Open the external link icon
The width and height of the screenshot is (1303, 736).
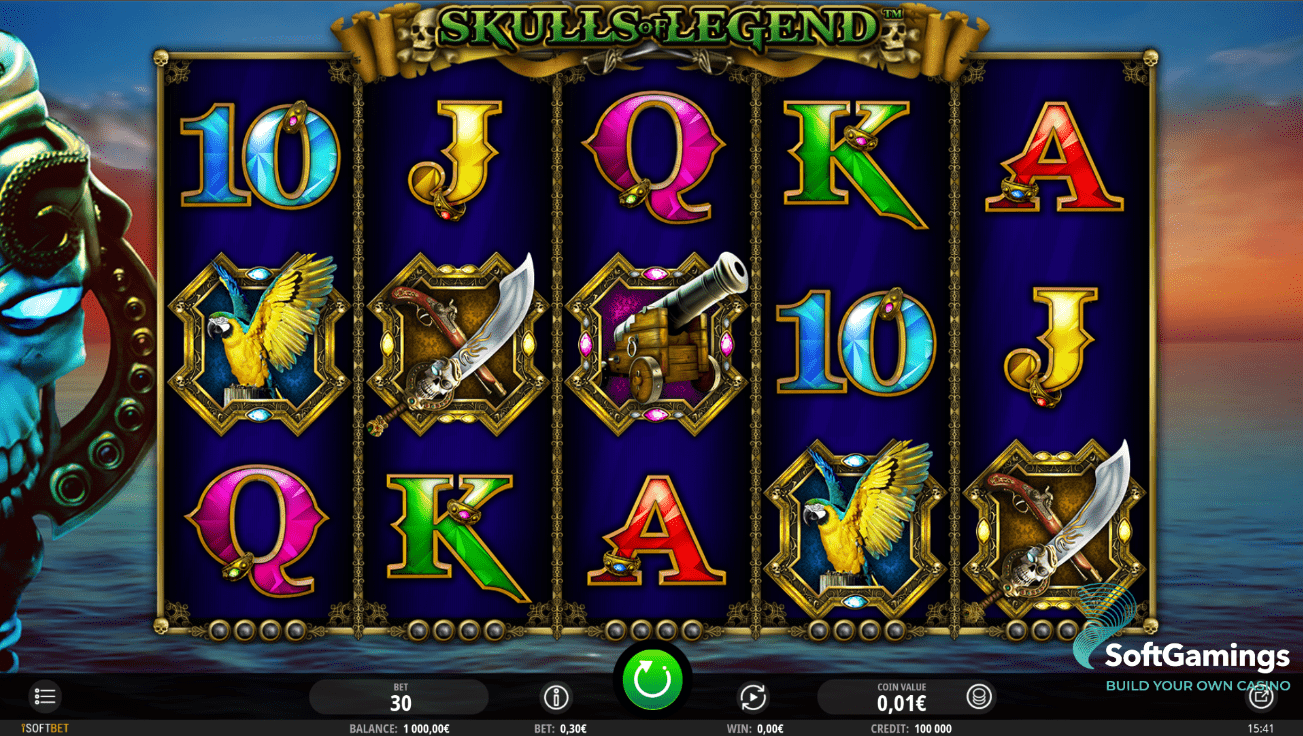pyautogui.click(x=1261, y=697)
